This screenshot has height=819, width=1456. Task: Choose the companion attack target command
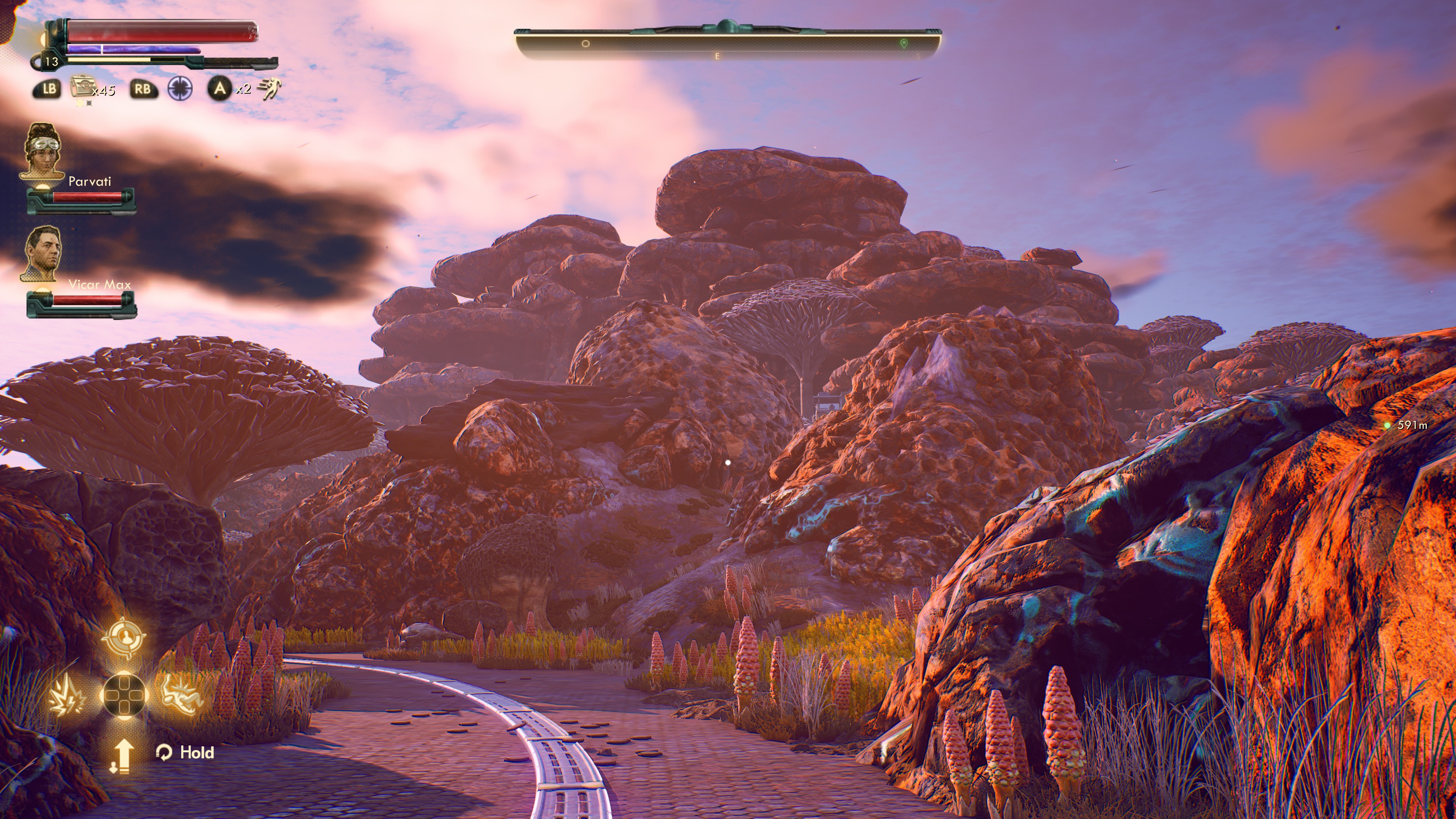click(124, 638)
